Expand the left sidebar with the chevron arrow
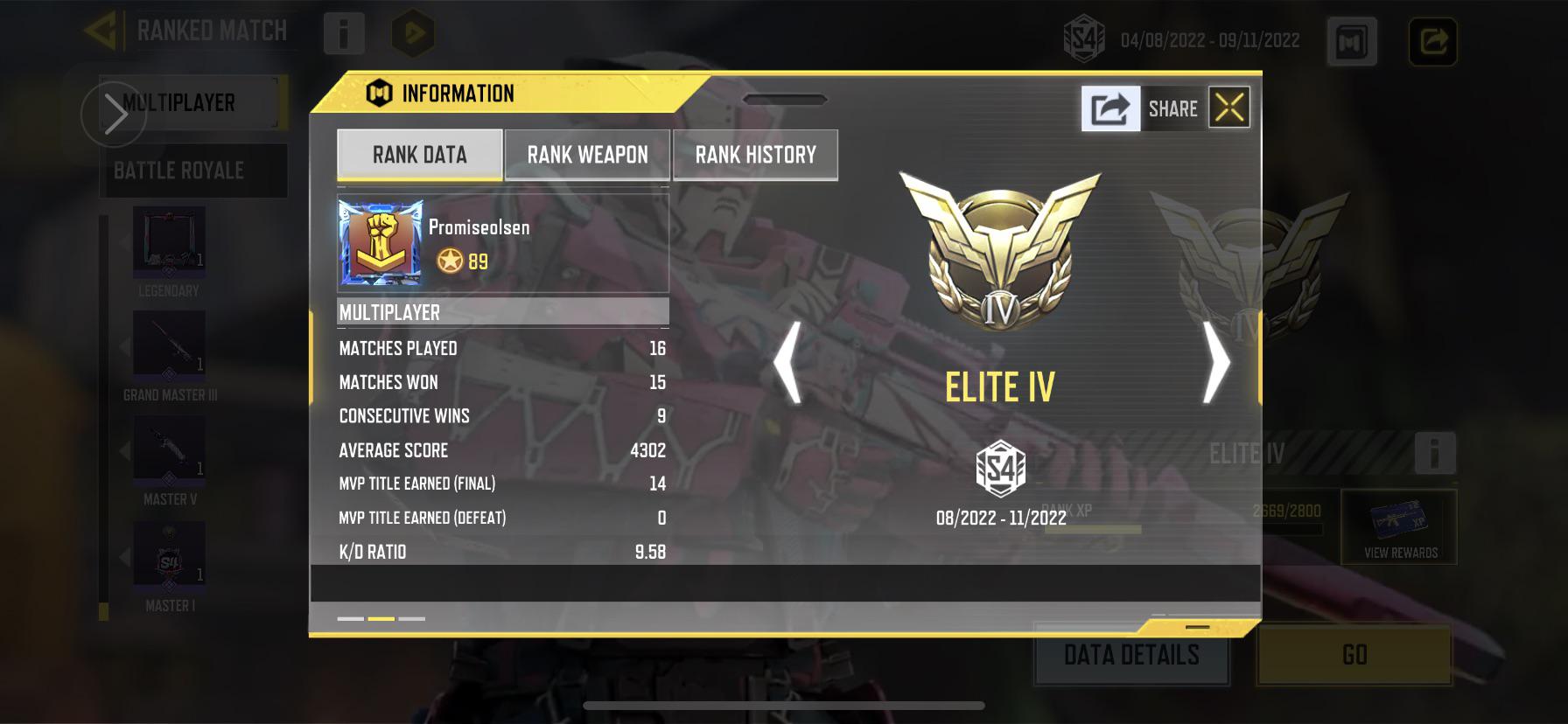This screenshot has width=1568, height=724. pyautogui.click(x=115, y=113)
